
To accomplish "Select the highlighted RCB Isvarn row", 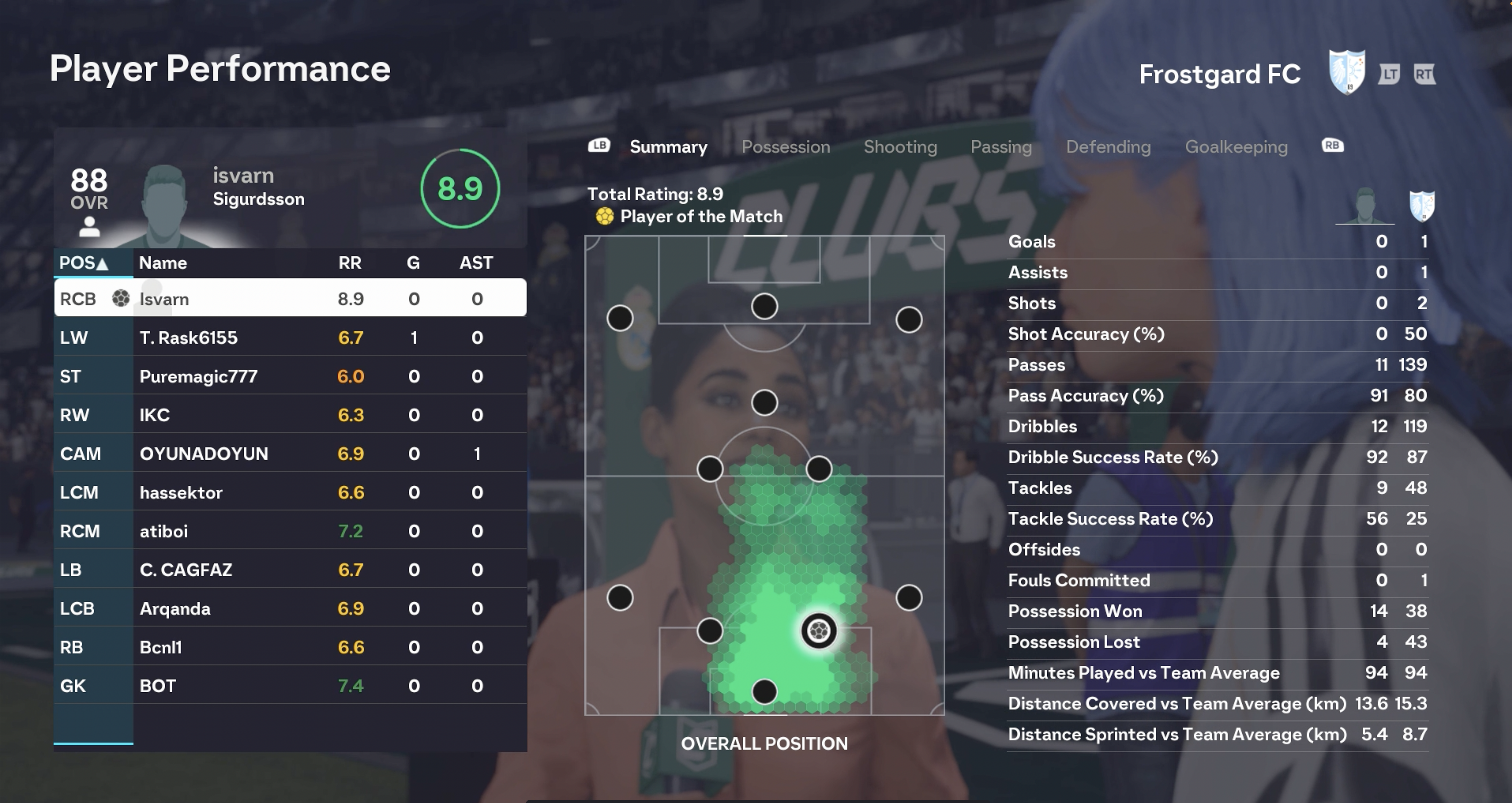I will pos(290,299).
